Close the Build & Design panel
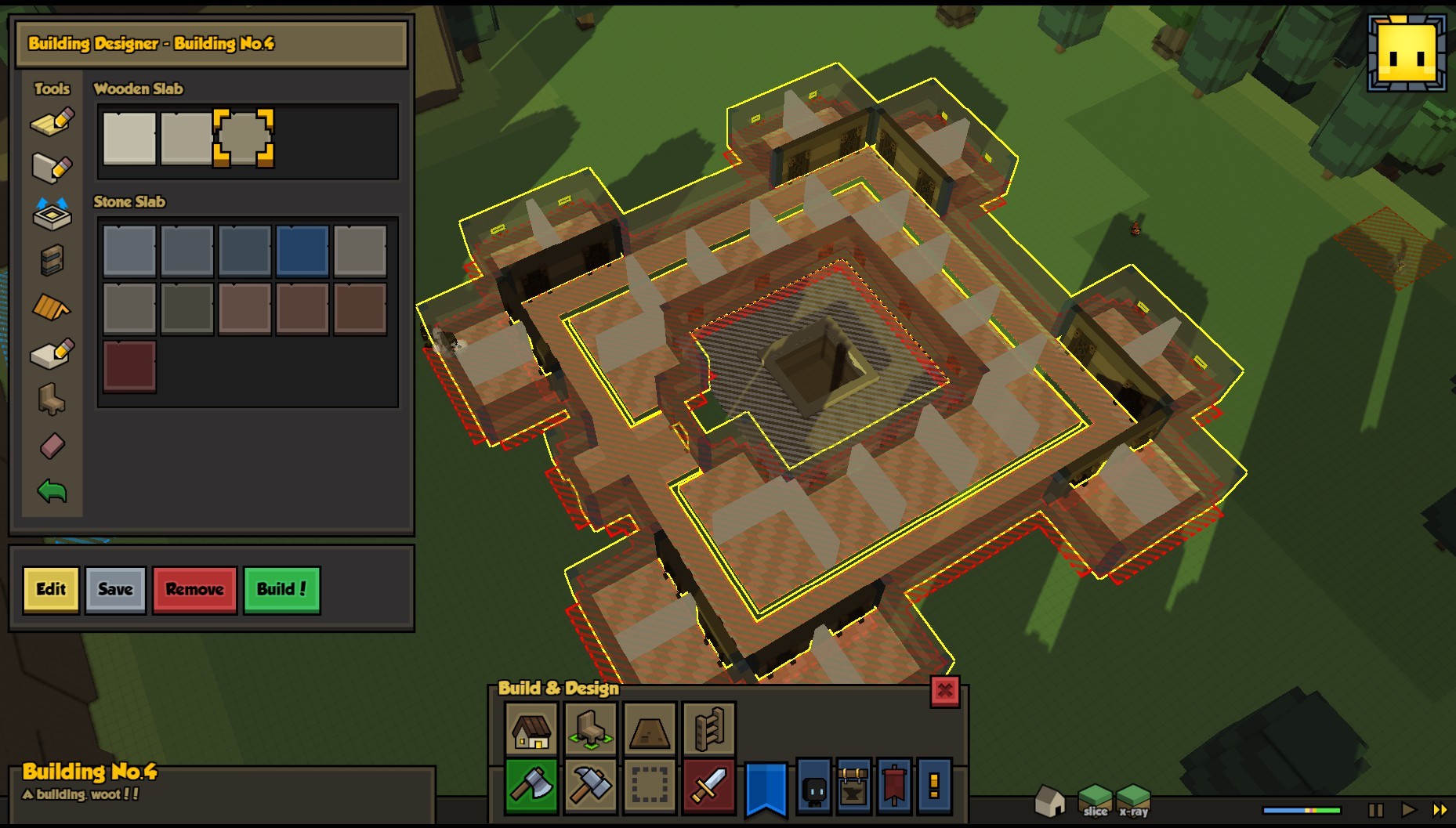1456x828 pixels. click(x=944, y=691)
